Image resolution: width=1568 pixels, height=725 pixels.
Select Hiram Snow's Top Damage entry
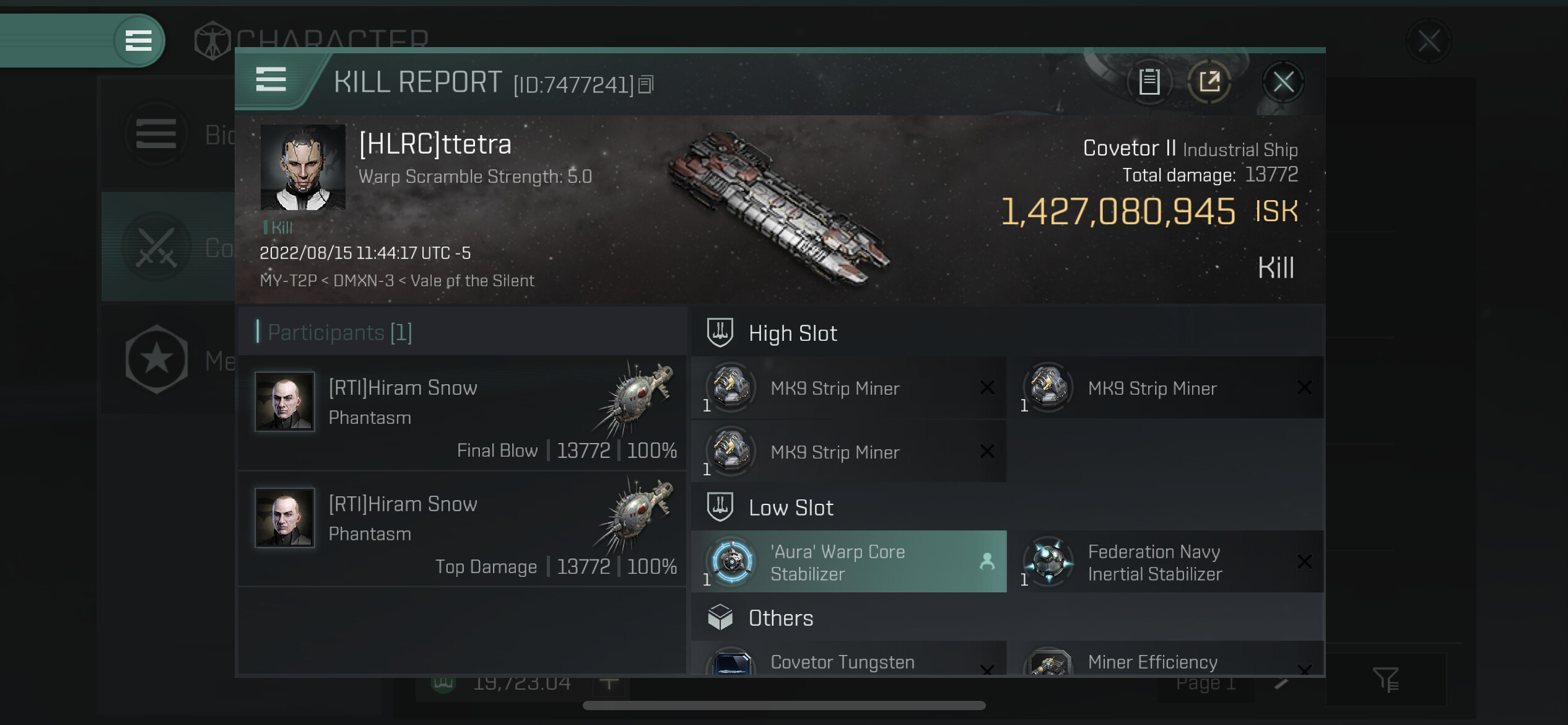[x=462, y=529]
